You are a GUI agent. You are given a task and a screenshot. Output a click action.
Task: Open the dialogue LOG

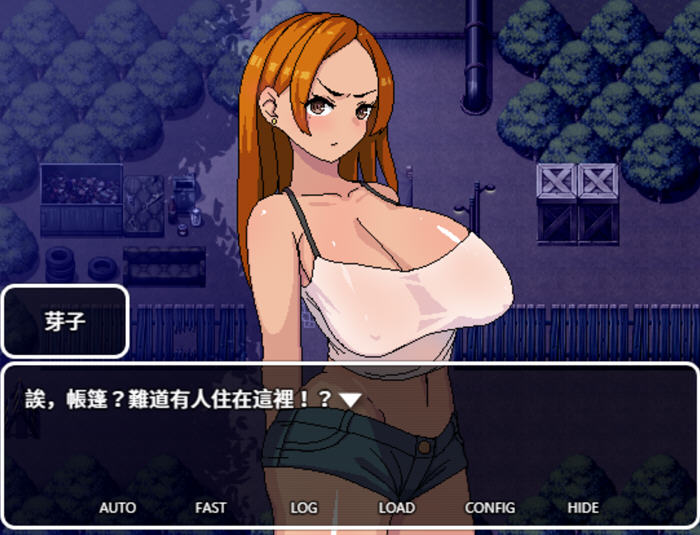coord(303,507)
